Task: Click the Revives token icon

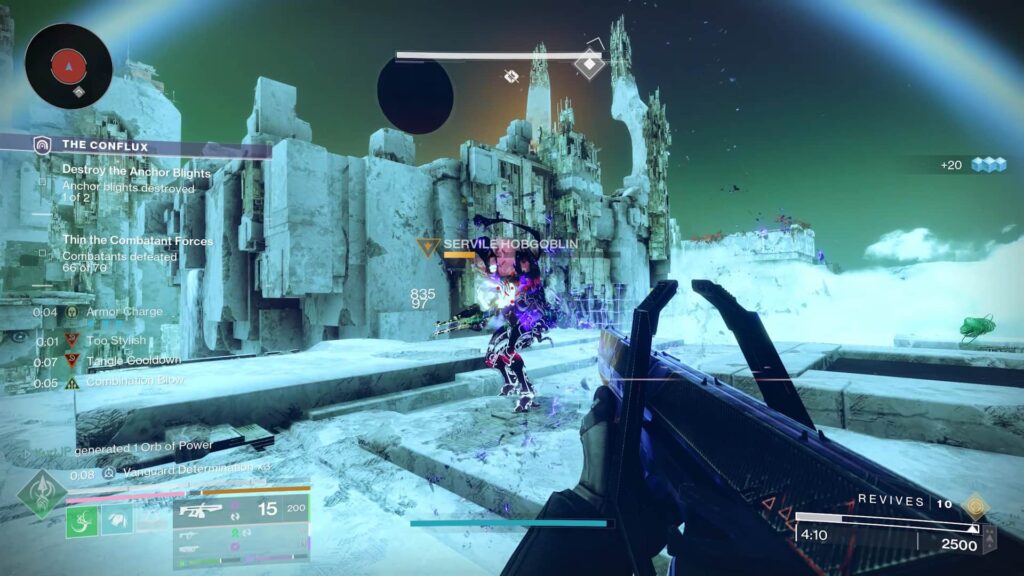Action: pos(975,506)
